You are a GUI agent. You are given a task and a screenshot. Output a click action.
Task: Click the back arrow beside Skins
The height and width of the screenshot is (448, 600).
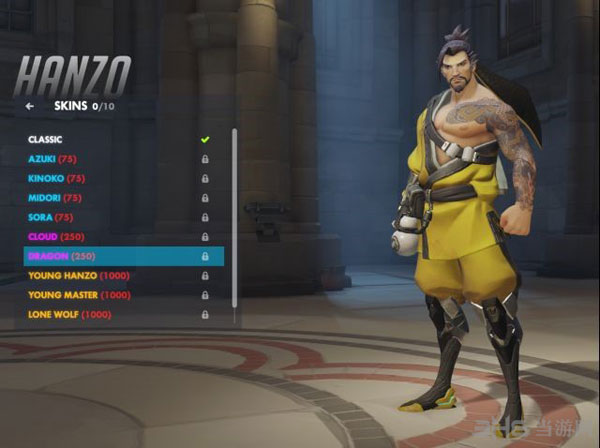coord(30,105)
